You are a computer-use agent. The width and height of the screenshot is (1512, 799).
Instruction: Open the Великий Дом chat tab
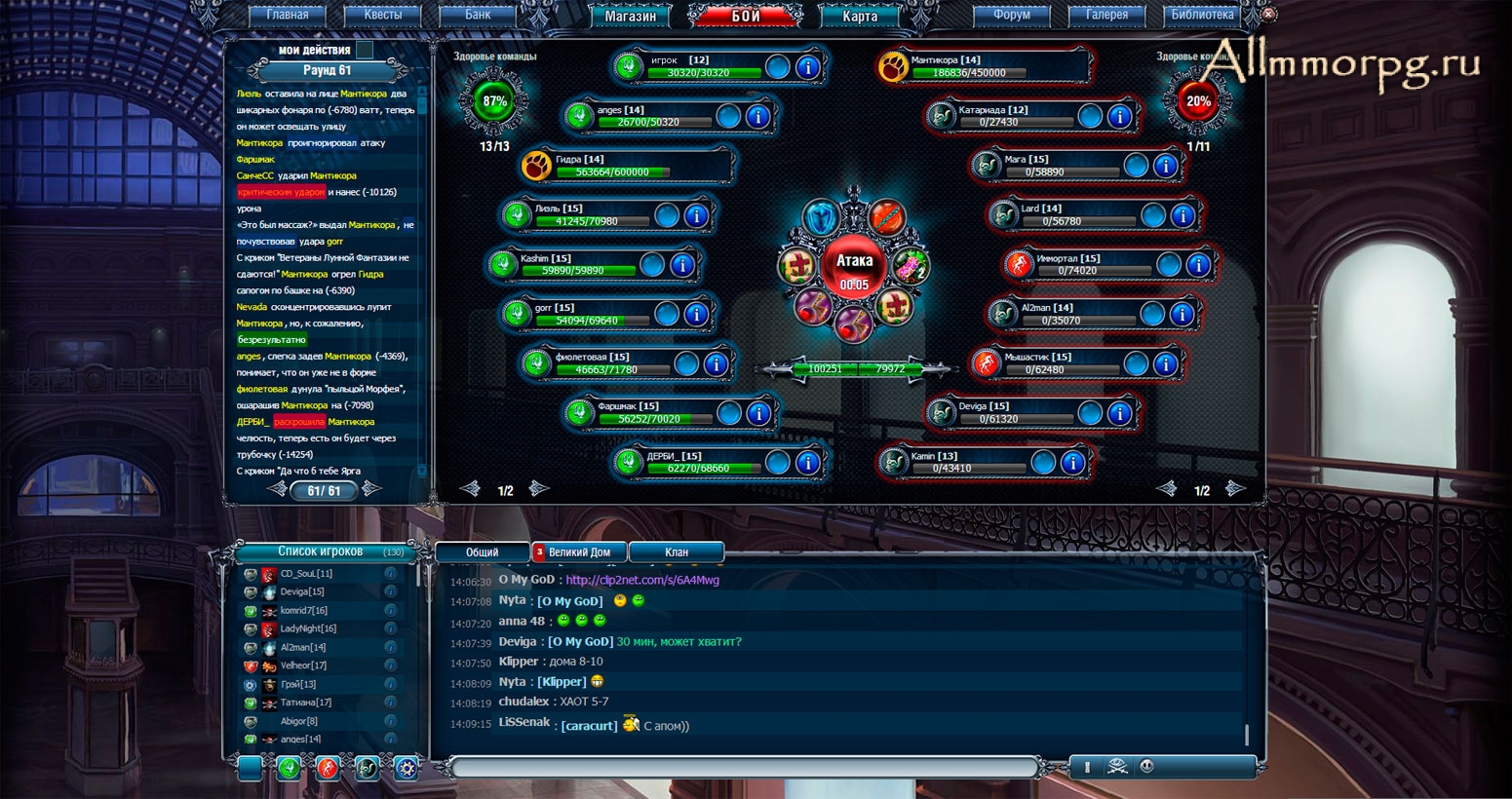pos(579,552)
